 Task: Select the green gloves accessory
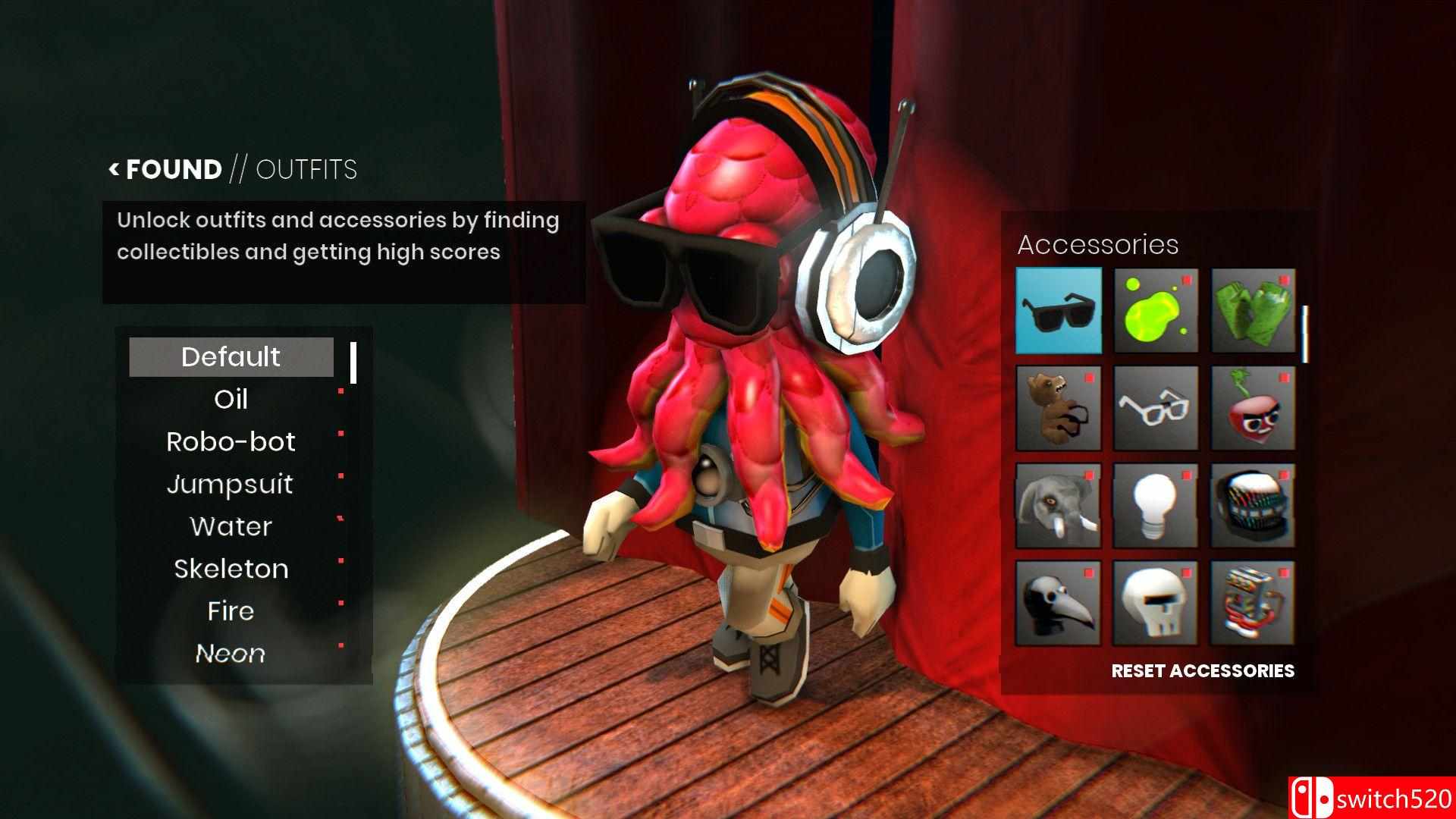coord(1253,310)
